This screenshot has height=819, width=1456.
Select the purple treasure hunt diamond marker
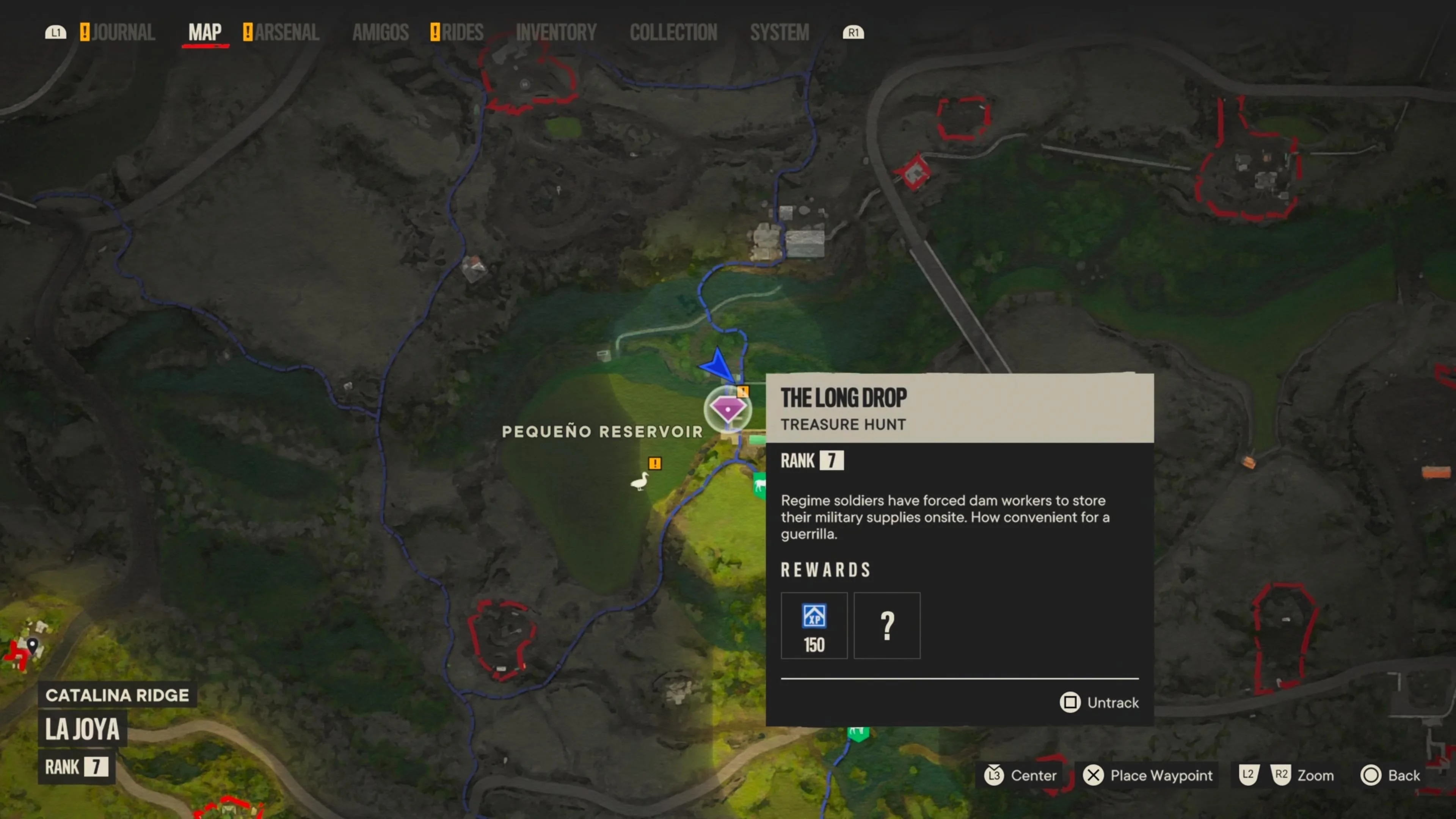728,408
